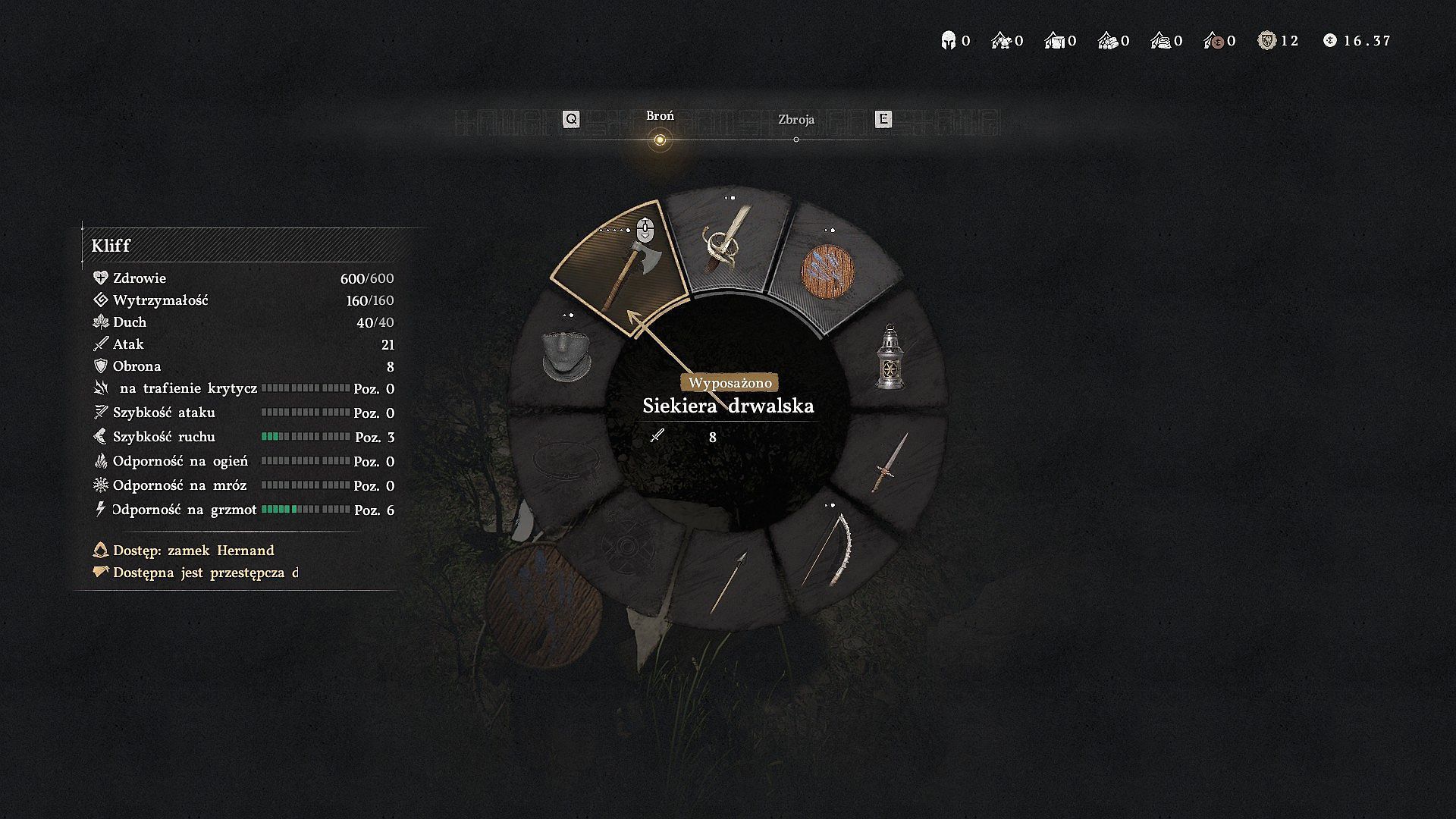Equip the round wooden shield slot

(x=828, y=272)
